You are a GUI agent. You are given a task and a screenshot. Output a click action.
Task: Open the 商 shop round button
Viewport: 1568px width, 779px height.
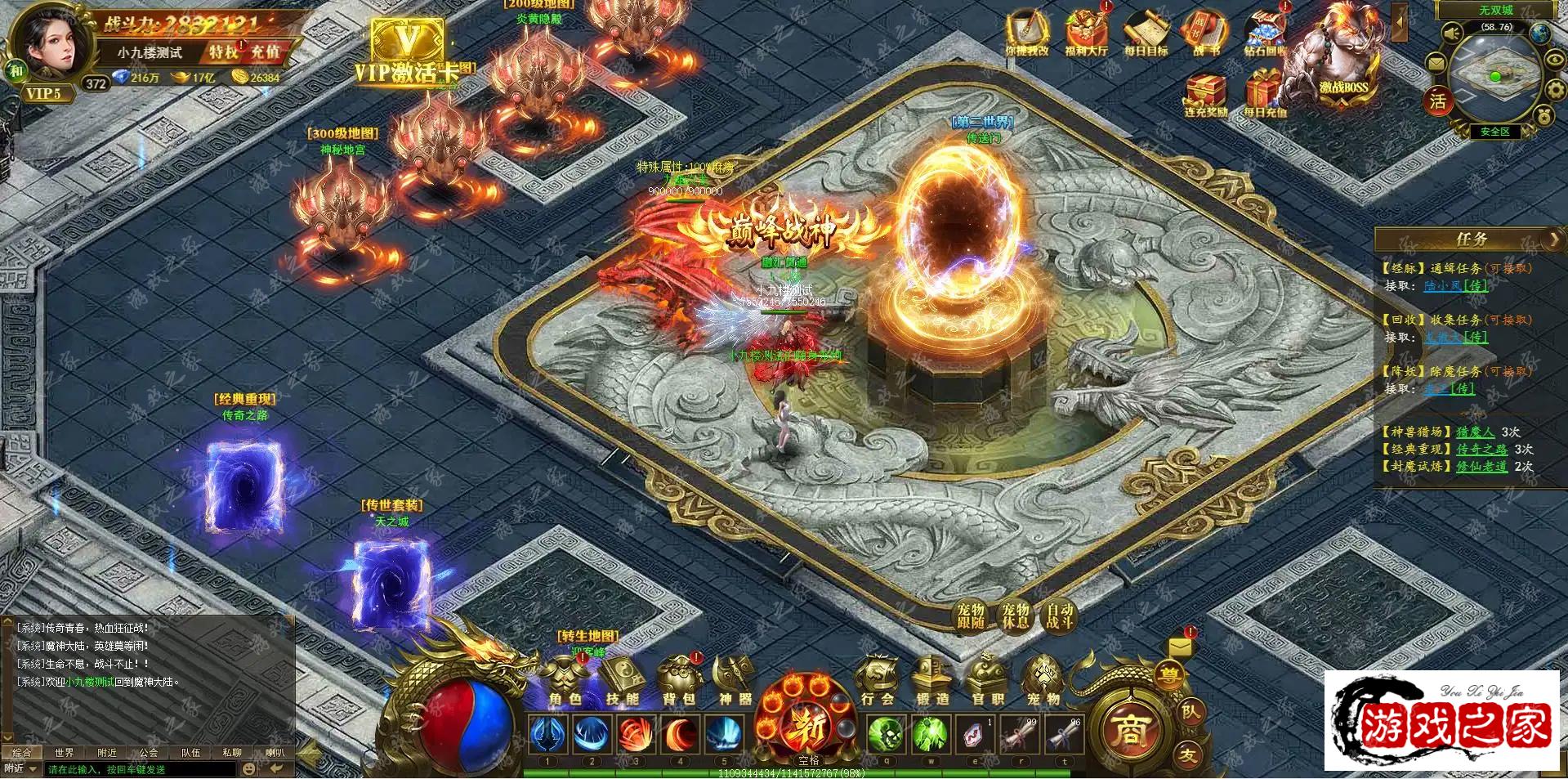[1130, 730]
